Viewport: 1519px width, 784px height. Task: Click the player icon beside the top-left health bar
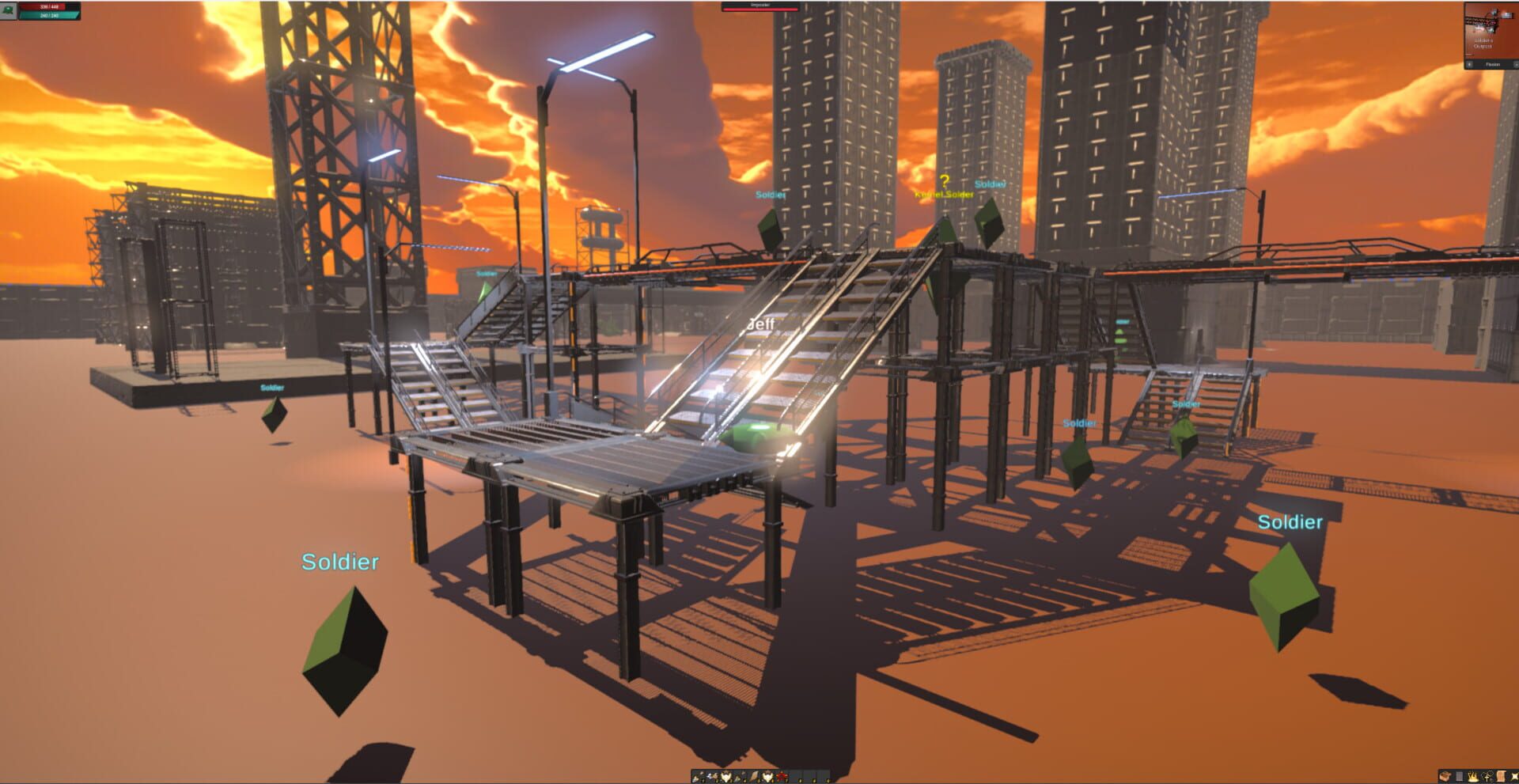pos(7,10)
